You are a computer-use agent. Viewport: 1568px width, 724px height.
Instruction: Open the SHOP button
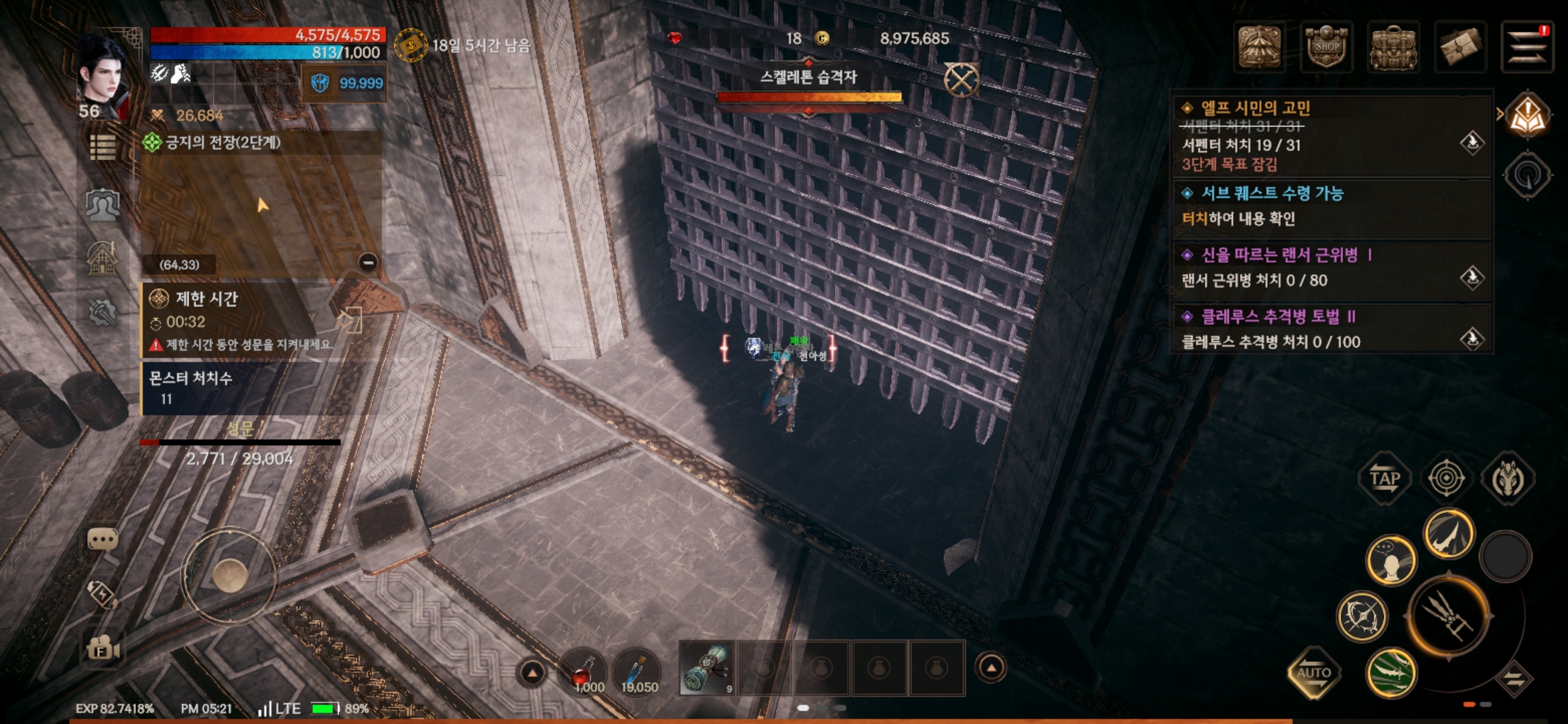(1325, 47)
